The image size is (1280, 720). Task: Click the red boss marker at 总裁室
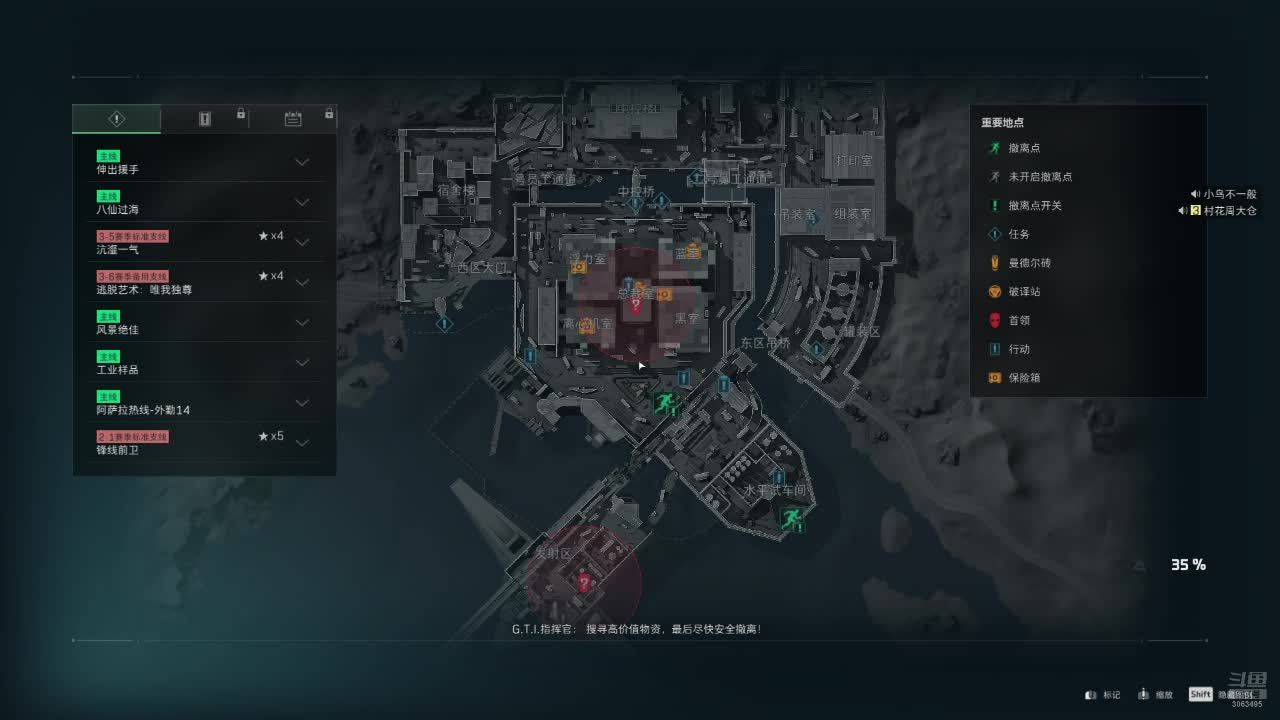(x=635, y=306)
